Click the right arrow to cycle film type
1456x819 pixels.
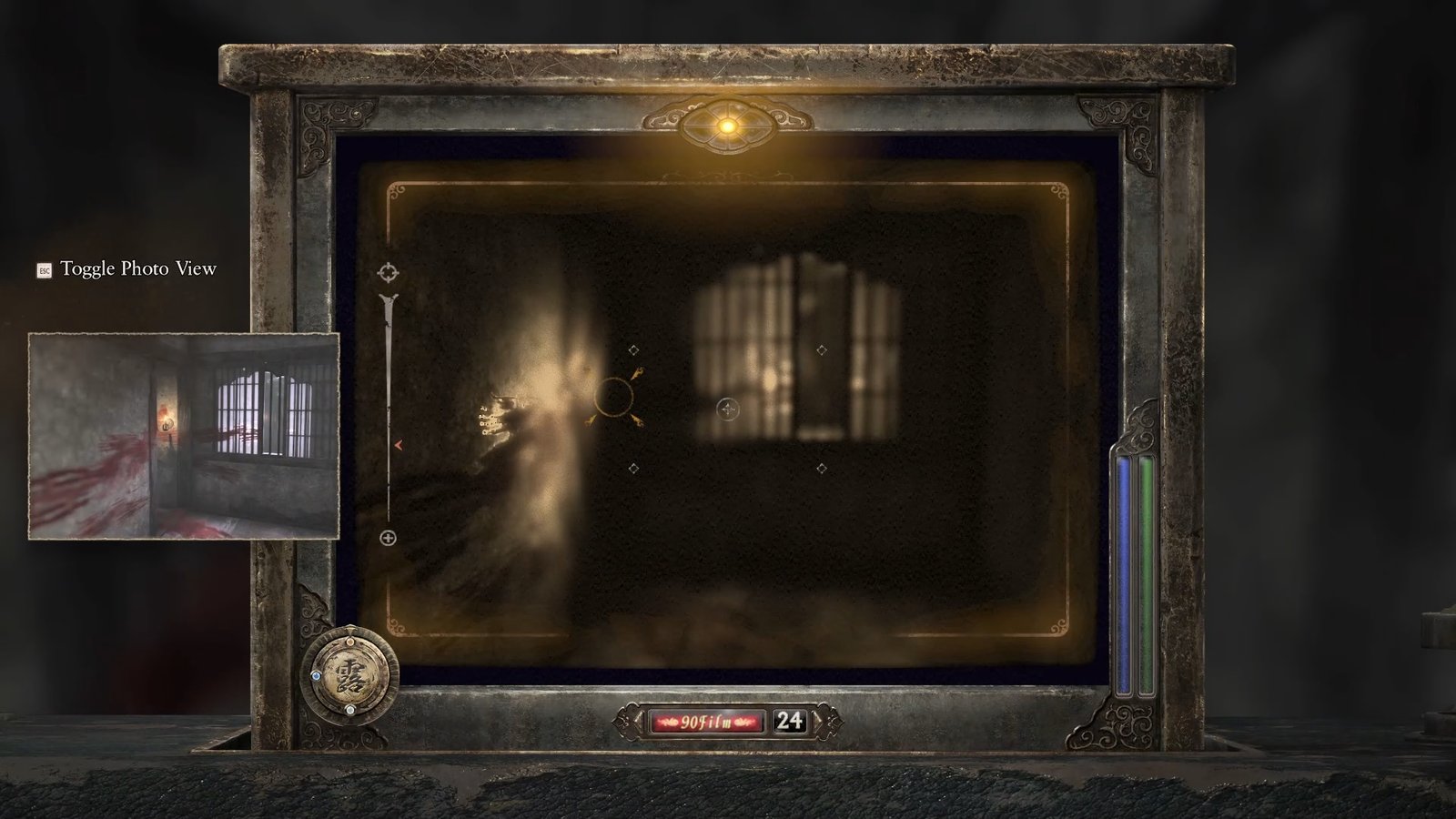(x=818, y=721)
